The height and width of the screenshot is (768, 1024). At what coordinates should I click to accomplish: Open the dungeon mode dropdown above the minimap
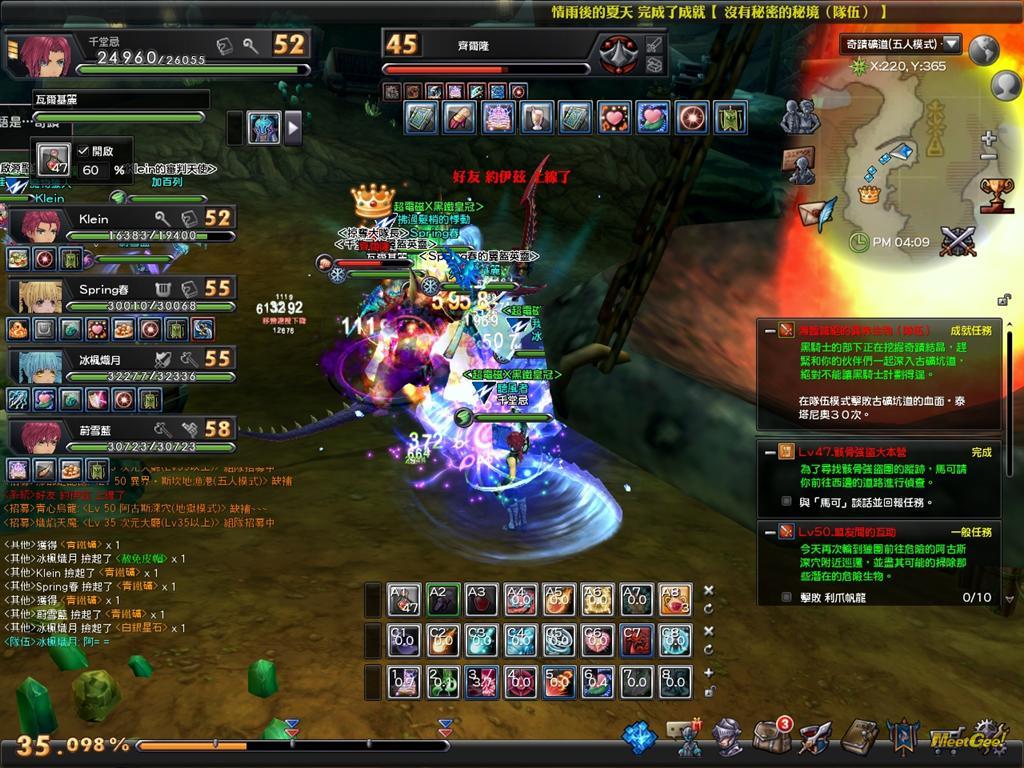click(x=951, y=44)
